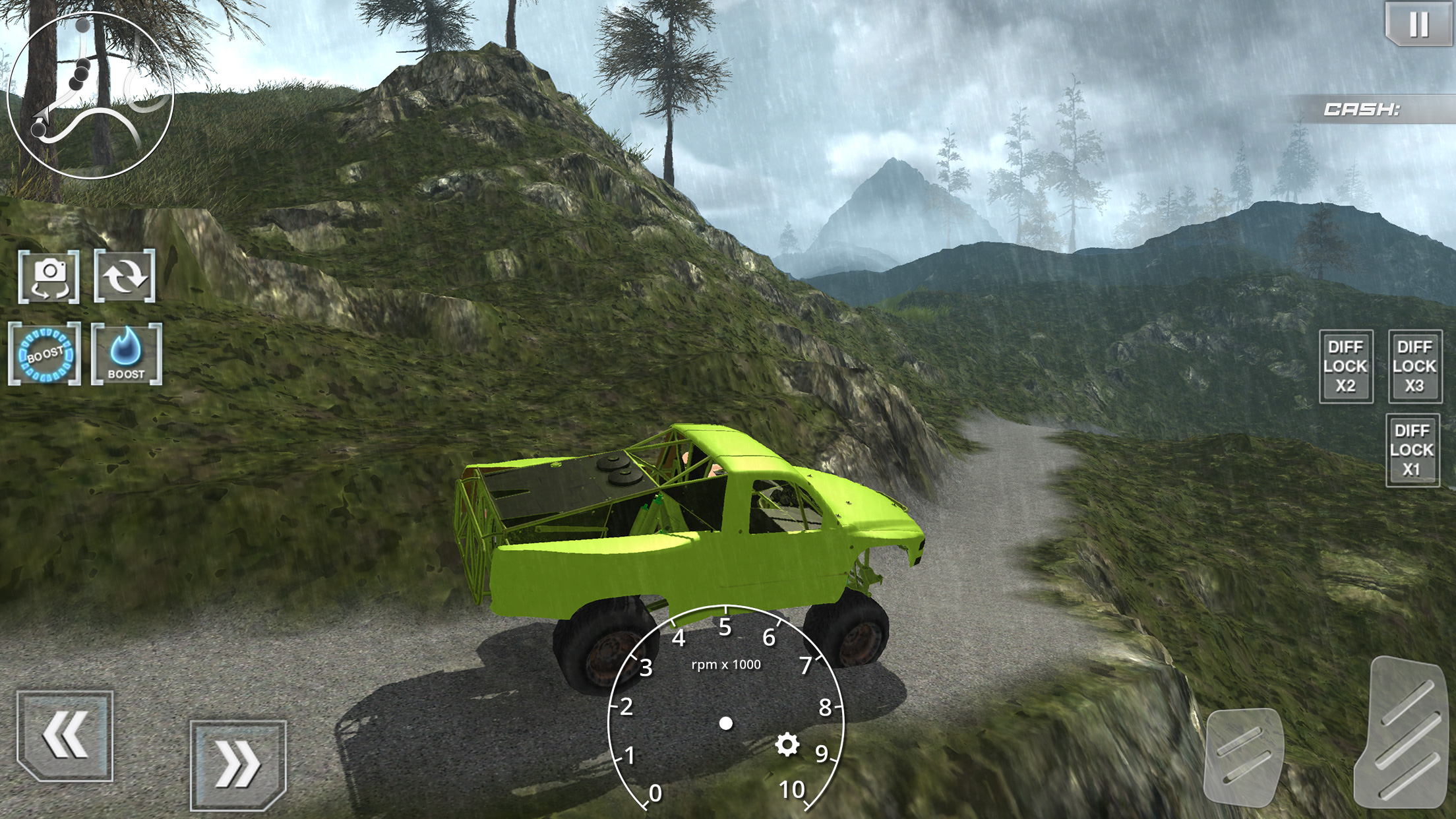Pause the game

pos(1418,24)
